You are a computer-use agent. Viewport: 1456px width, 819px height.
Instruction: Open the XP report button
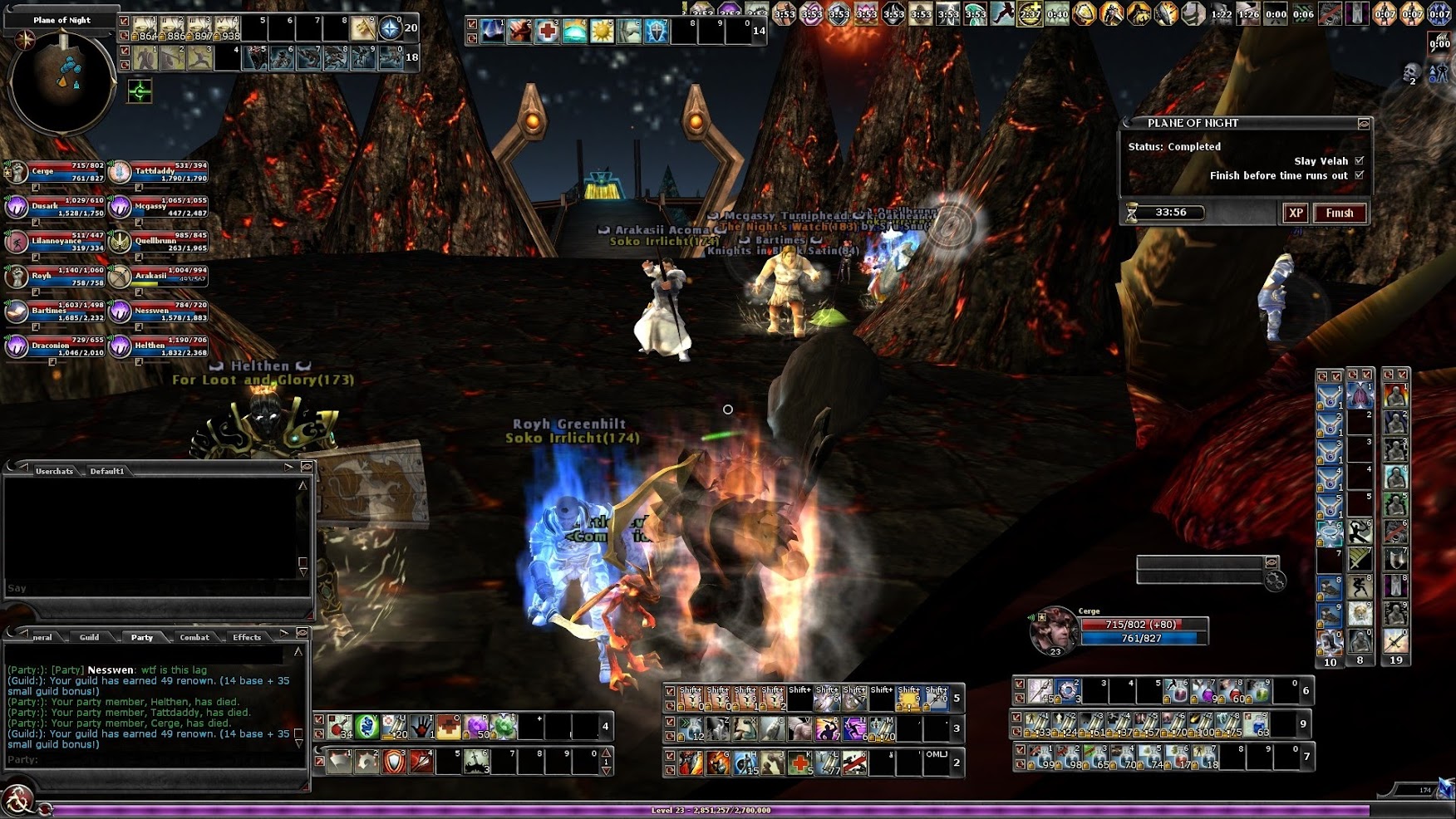1296,213
